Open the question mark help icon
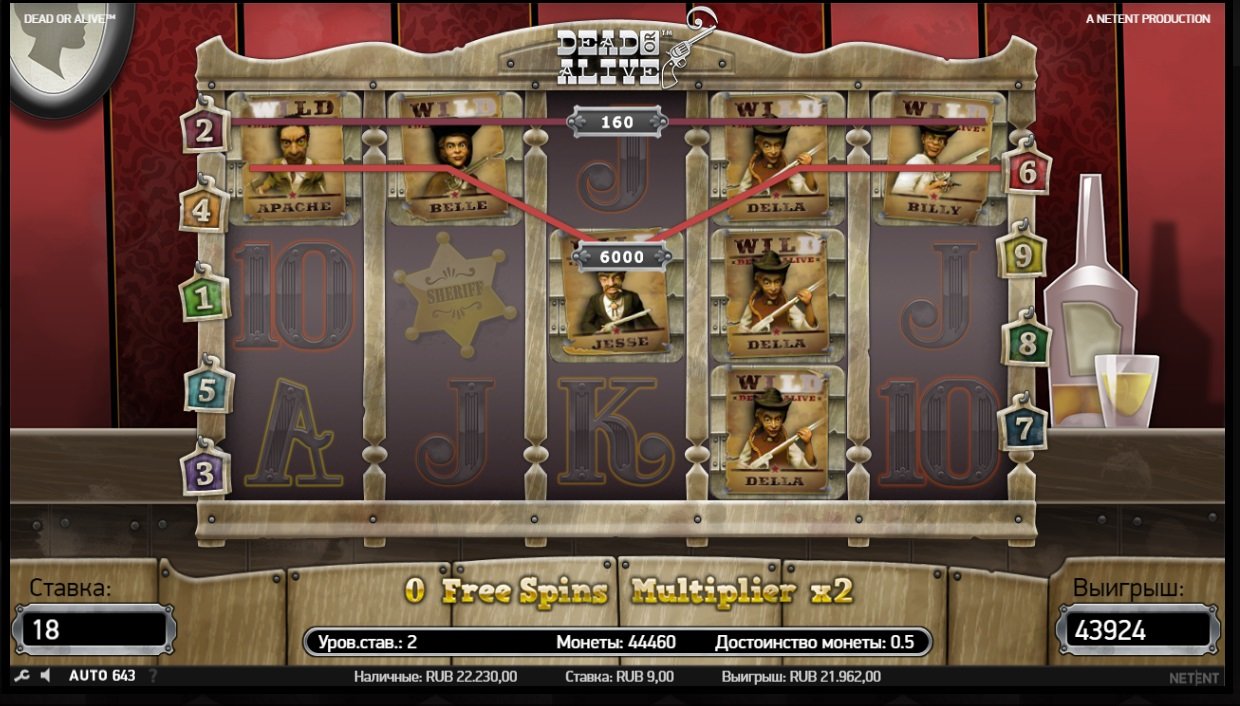Image resolution: width=1240 pixels, height=706 pixels. 153,676
